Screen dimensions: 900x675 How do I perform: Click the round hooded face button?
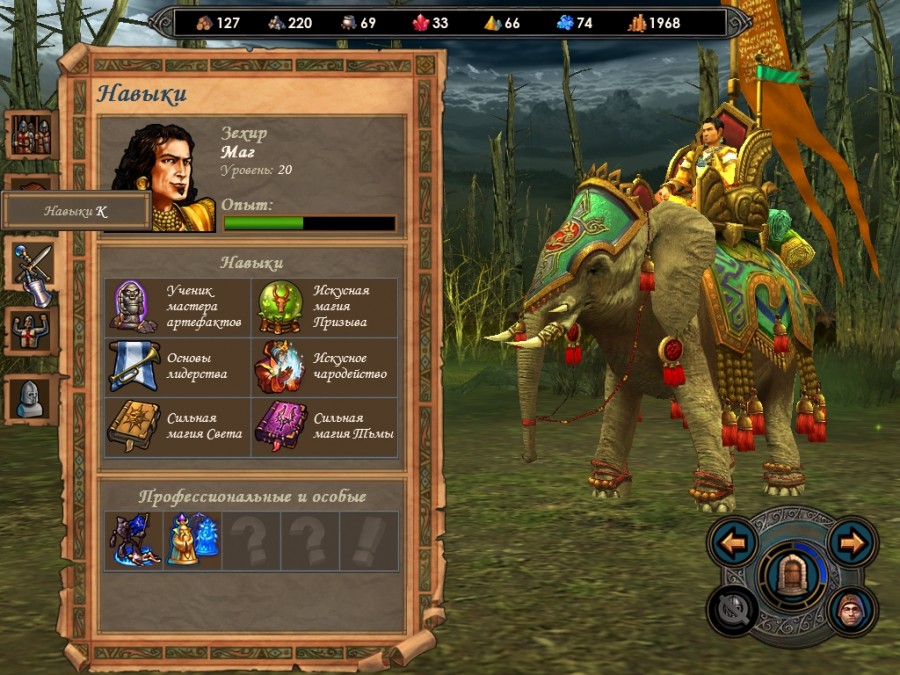pos(852,610)
